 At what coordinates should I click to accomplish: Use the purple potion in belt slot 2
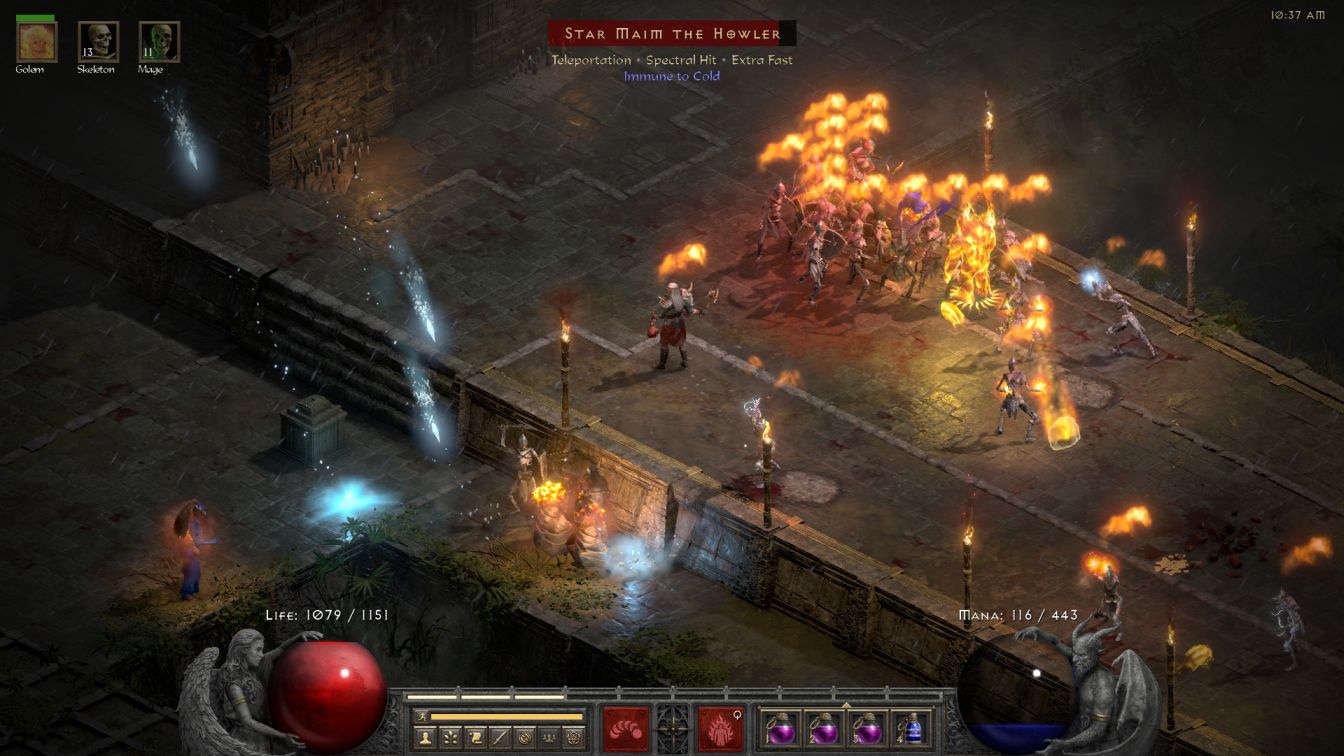coord(823,728)
